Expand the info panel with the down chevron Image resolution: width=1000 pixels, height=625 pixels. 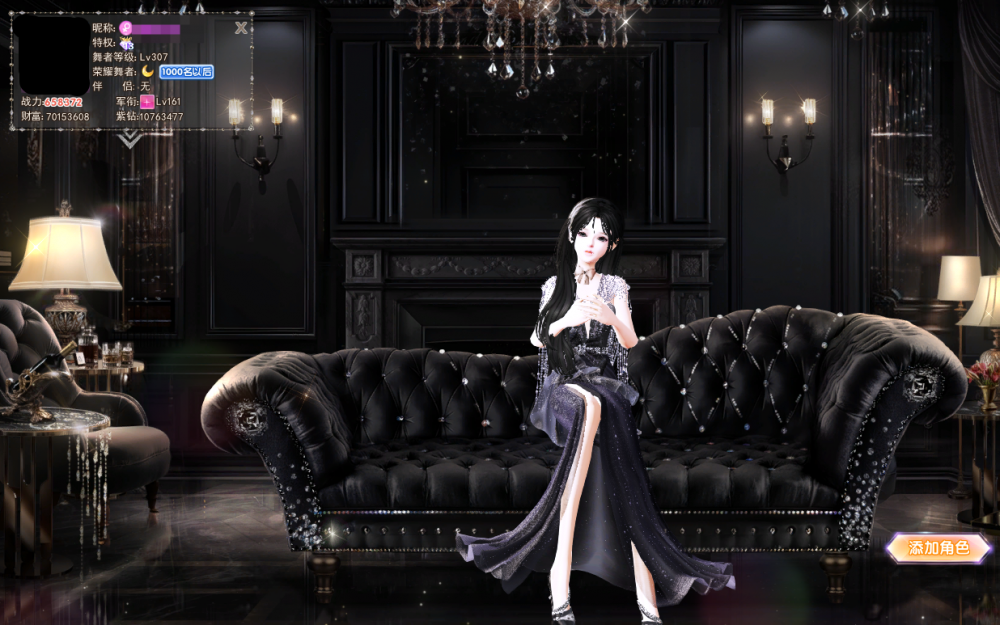coord(131,139)
